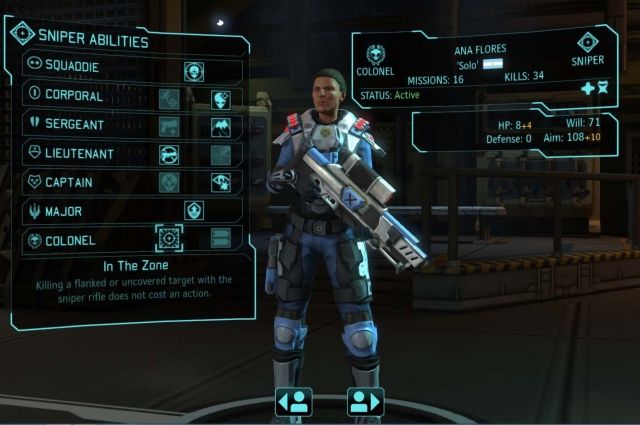Select the Squadsight ability icon
Image resolution: width=640 pixels, height=425 pixels.
(x=221, y=99)
